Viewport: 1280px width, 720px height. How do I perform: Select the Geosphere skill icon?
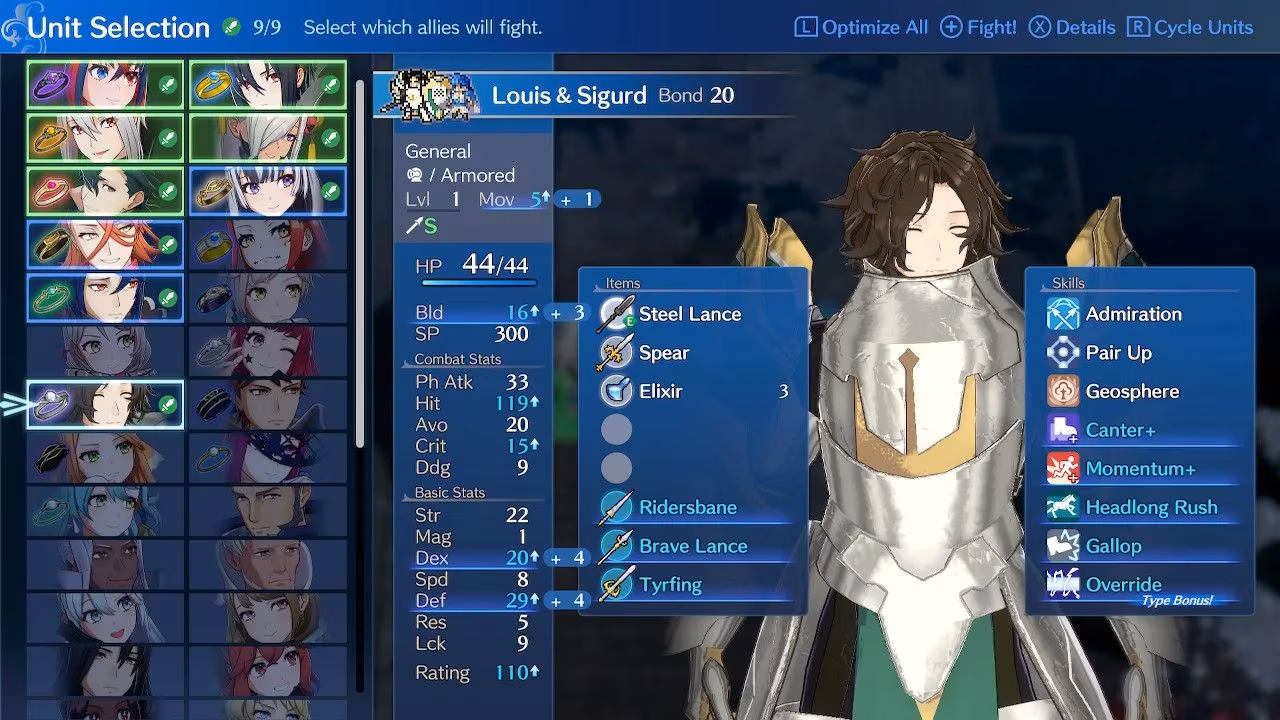[1063, 391]
